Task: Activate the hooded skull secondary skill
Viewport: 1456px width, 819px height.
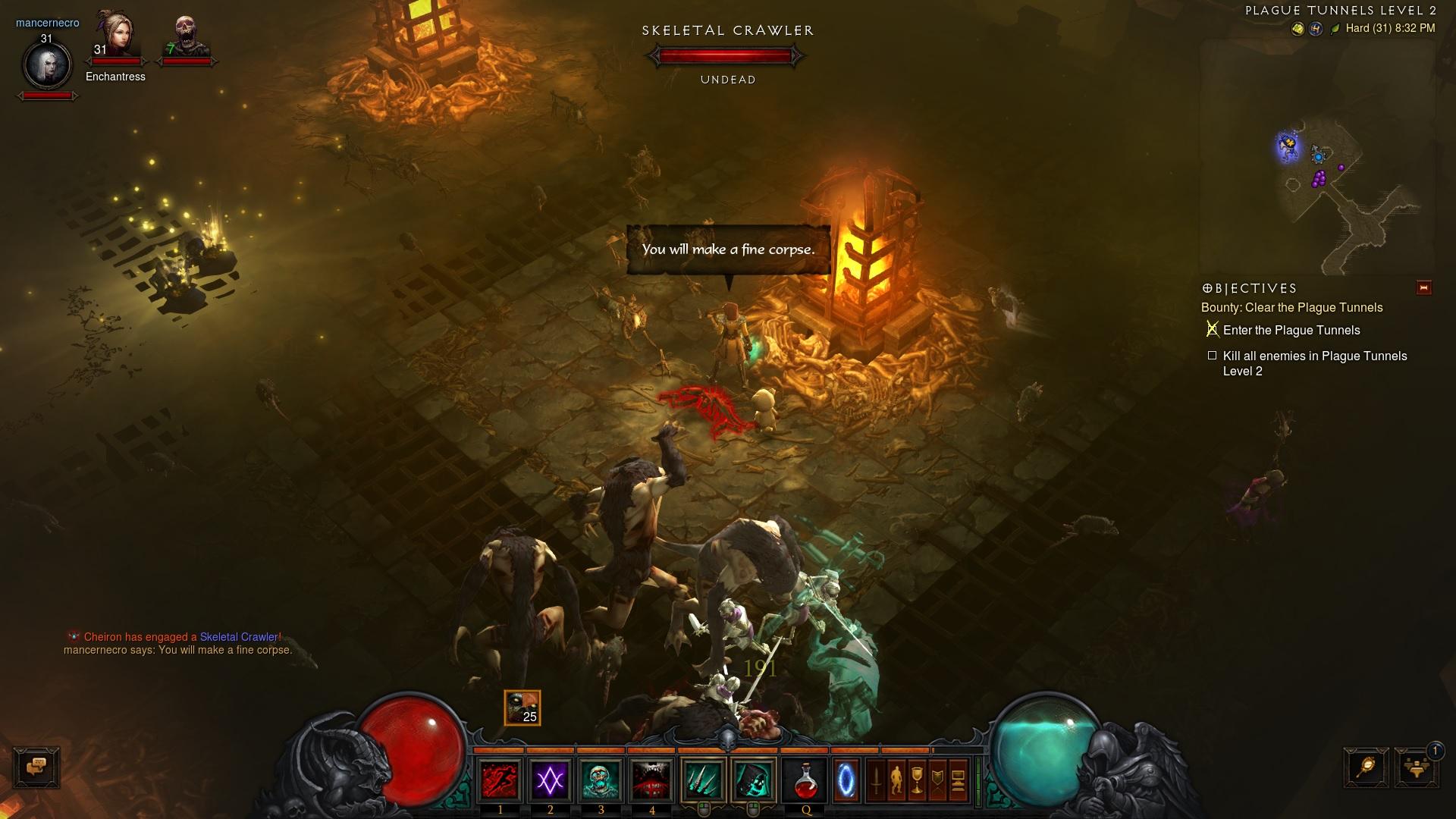Action: tap(753, 780)
